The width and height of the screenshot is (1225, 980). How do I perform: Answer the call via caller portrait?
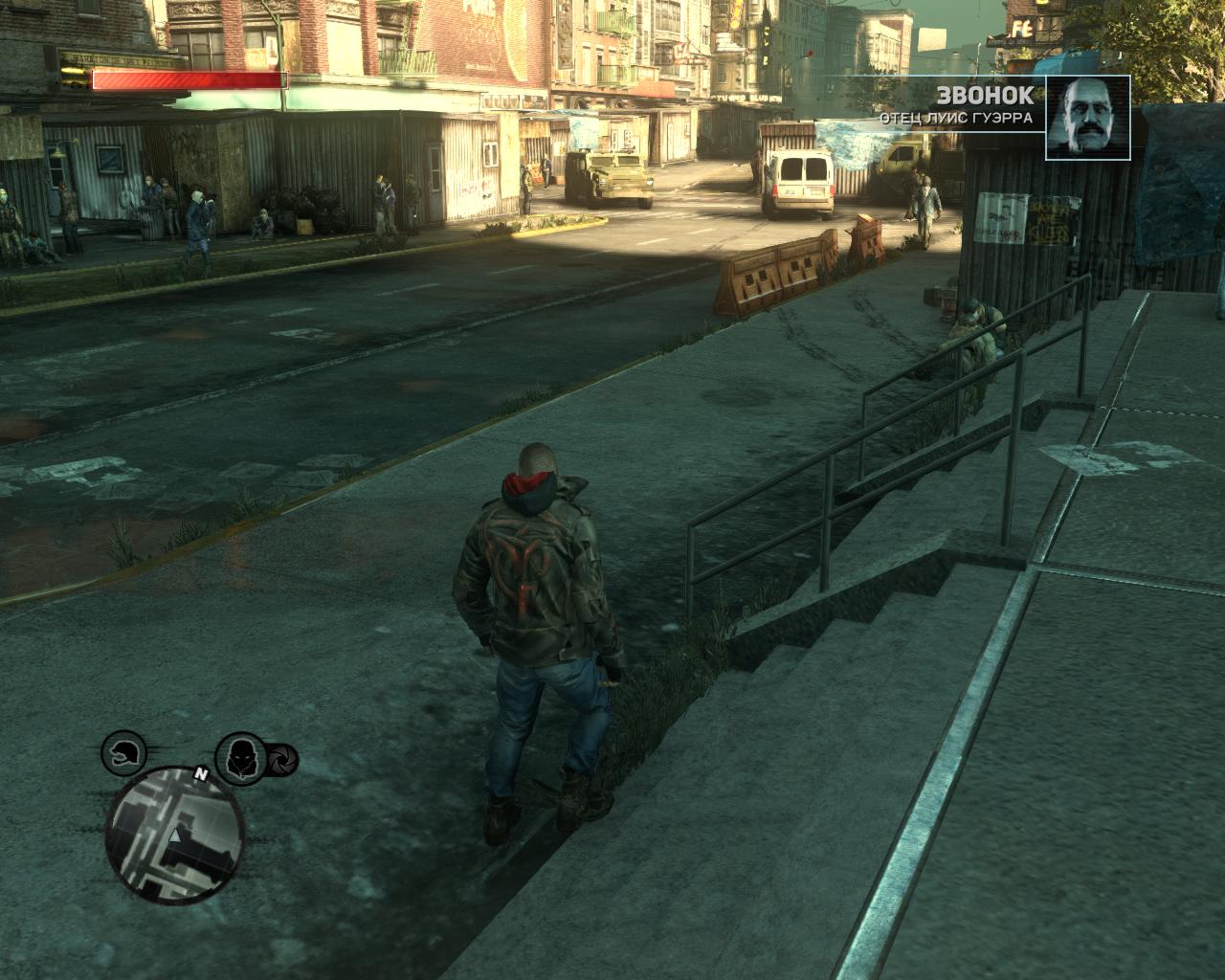click(1087, 118)
